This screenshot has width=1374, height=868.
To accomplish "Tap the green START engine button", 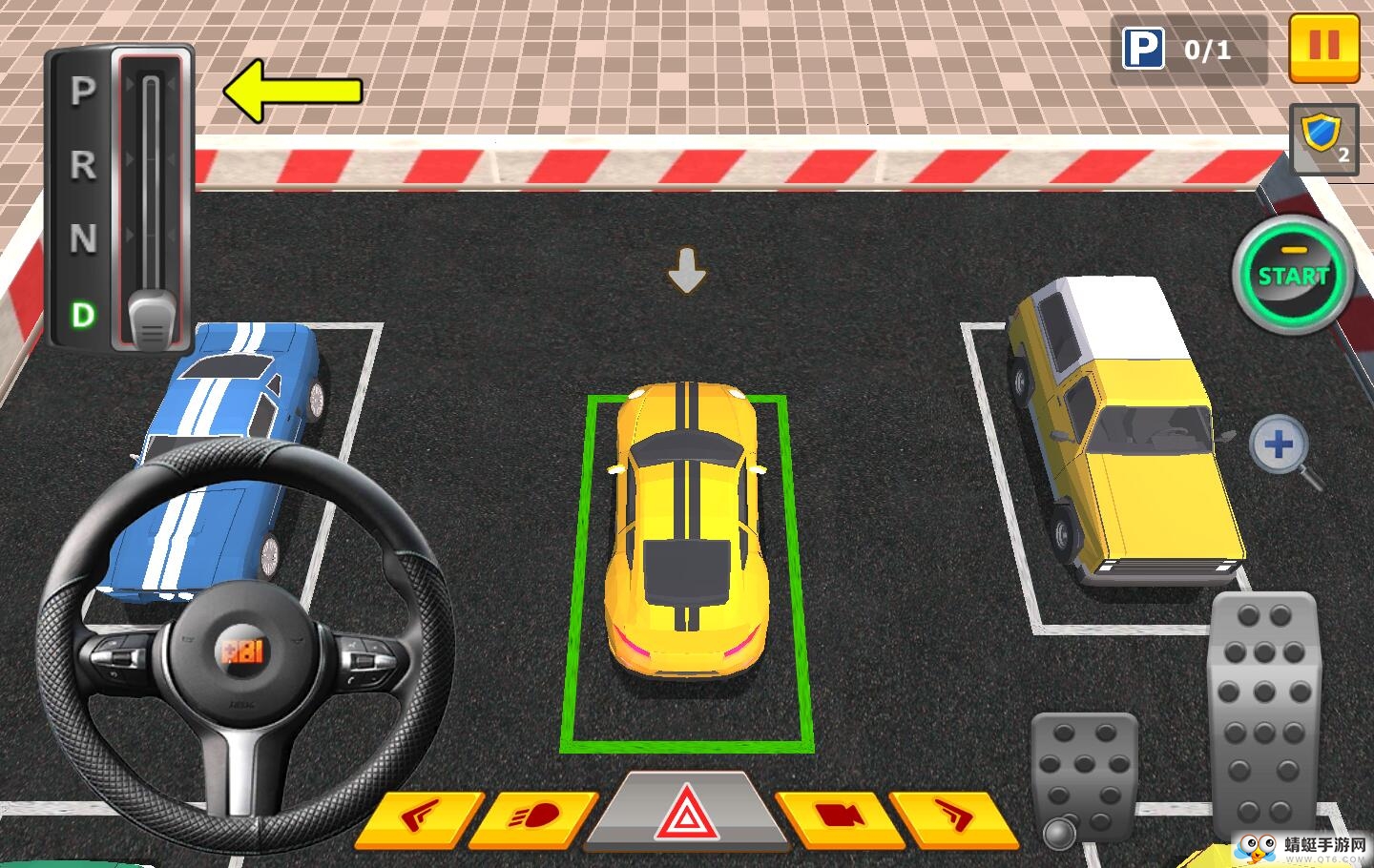I will (x=1293, y=276).
